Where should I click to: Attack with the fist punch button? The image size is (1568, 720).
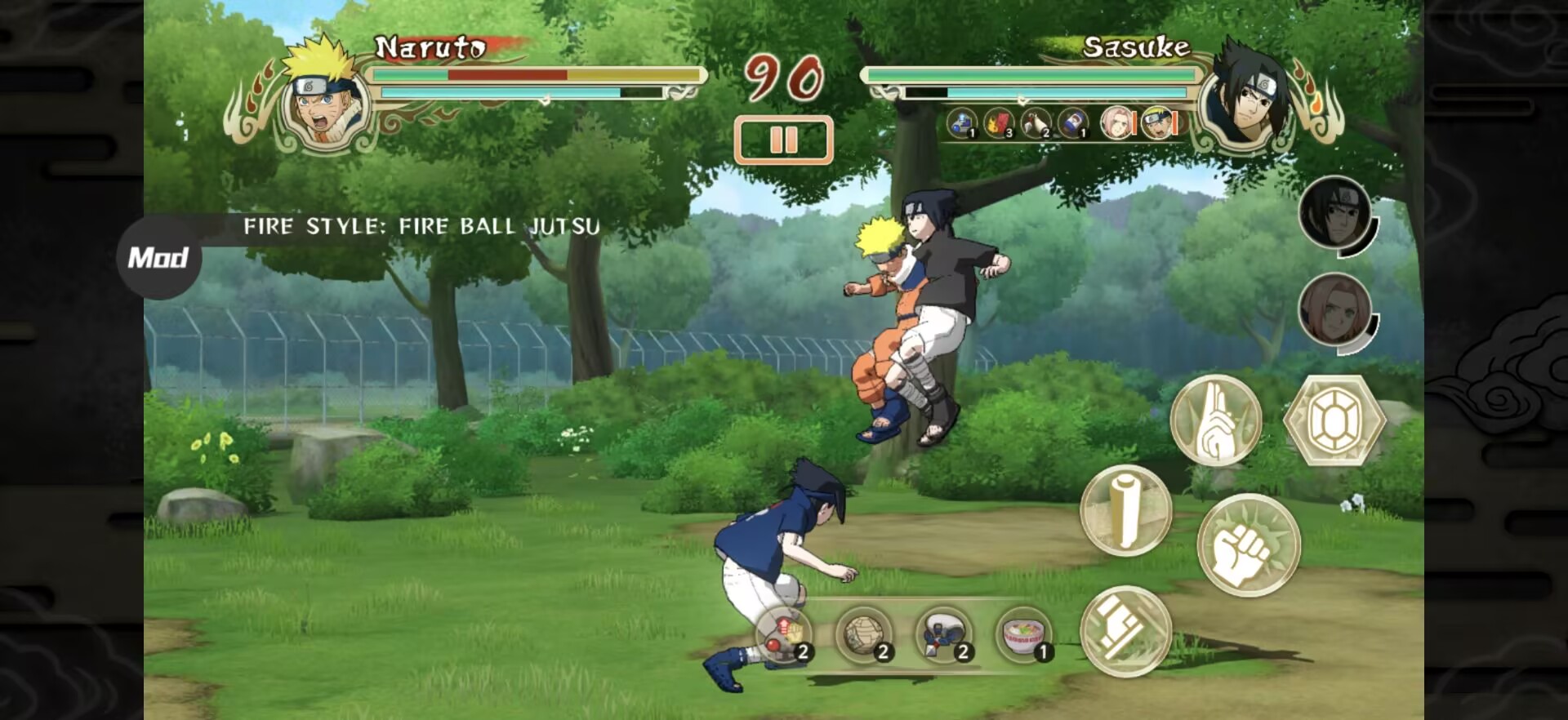[x=1248, y=545]
